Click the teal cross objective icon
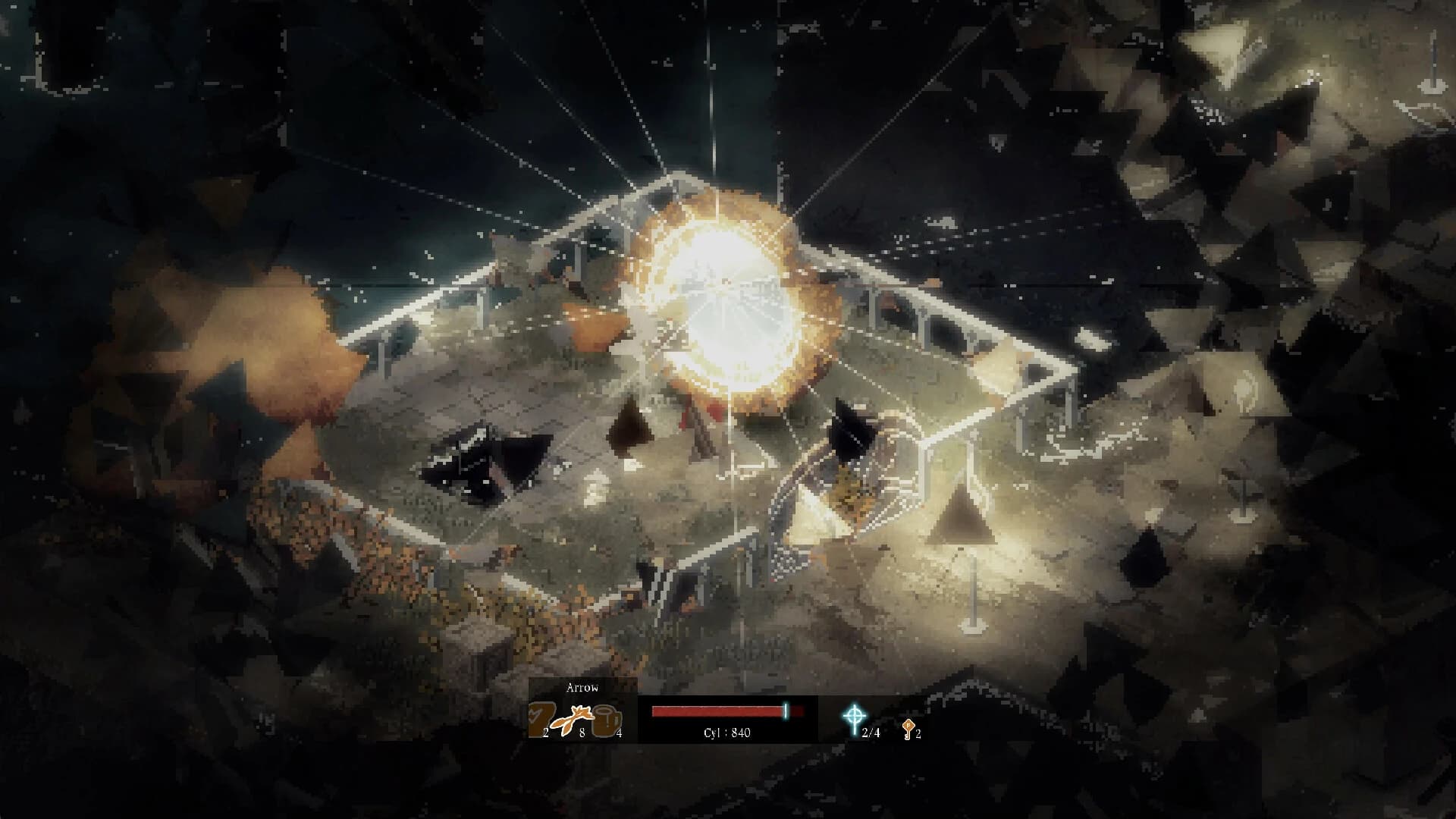The image size is (1456, 819). [x=855, y=715]
